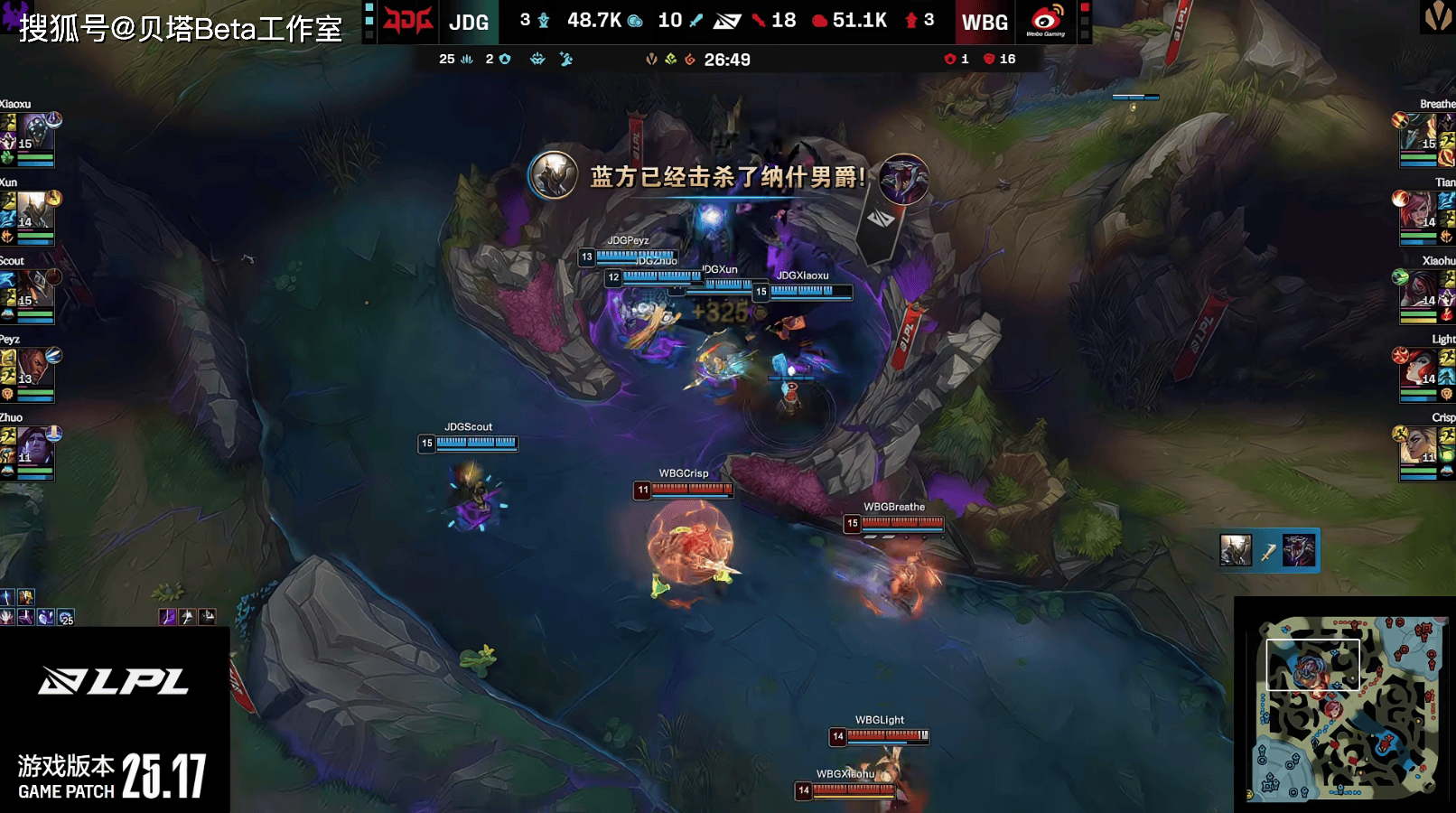Screen dimensions: 1456x813
Task: Select Light's champion portrait
Action: (x=1420, y=369)
